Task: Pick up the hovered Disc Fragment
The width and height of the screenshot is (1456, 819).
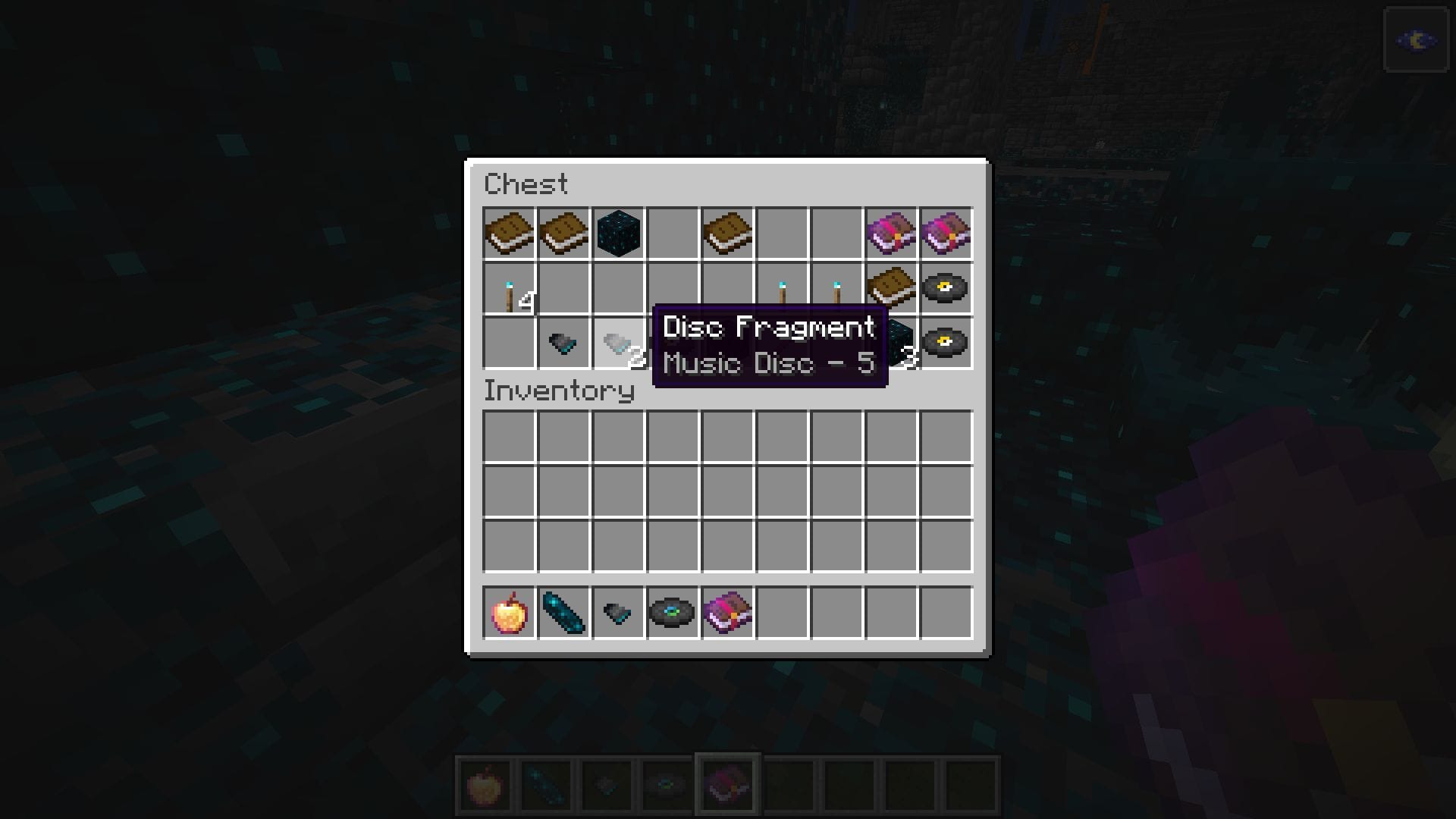Action: pyautogui.click(x=618, y=344)
